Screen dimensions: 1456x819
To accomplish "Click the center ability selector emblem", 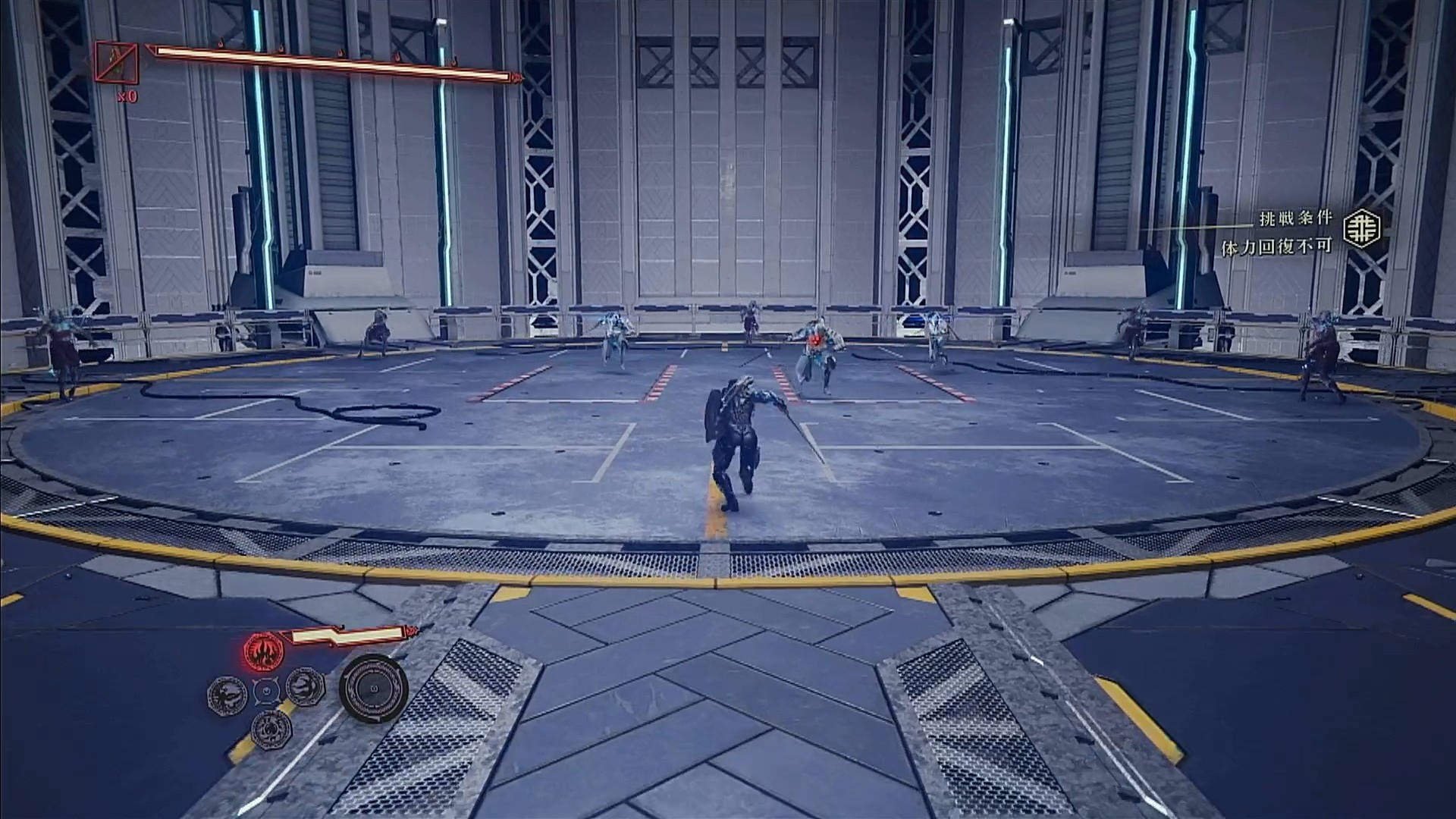I will pyautogui.click(x=267, y=690).
